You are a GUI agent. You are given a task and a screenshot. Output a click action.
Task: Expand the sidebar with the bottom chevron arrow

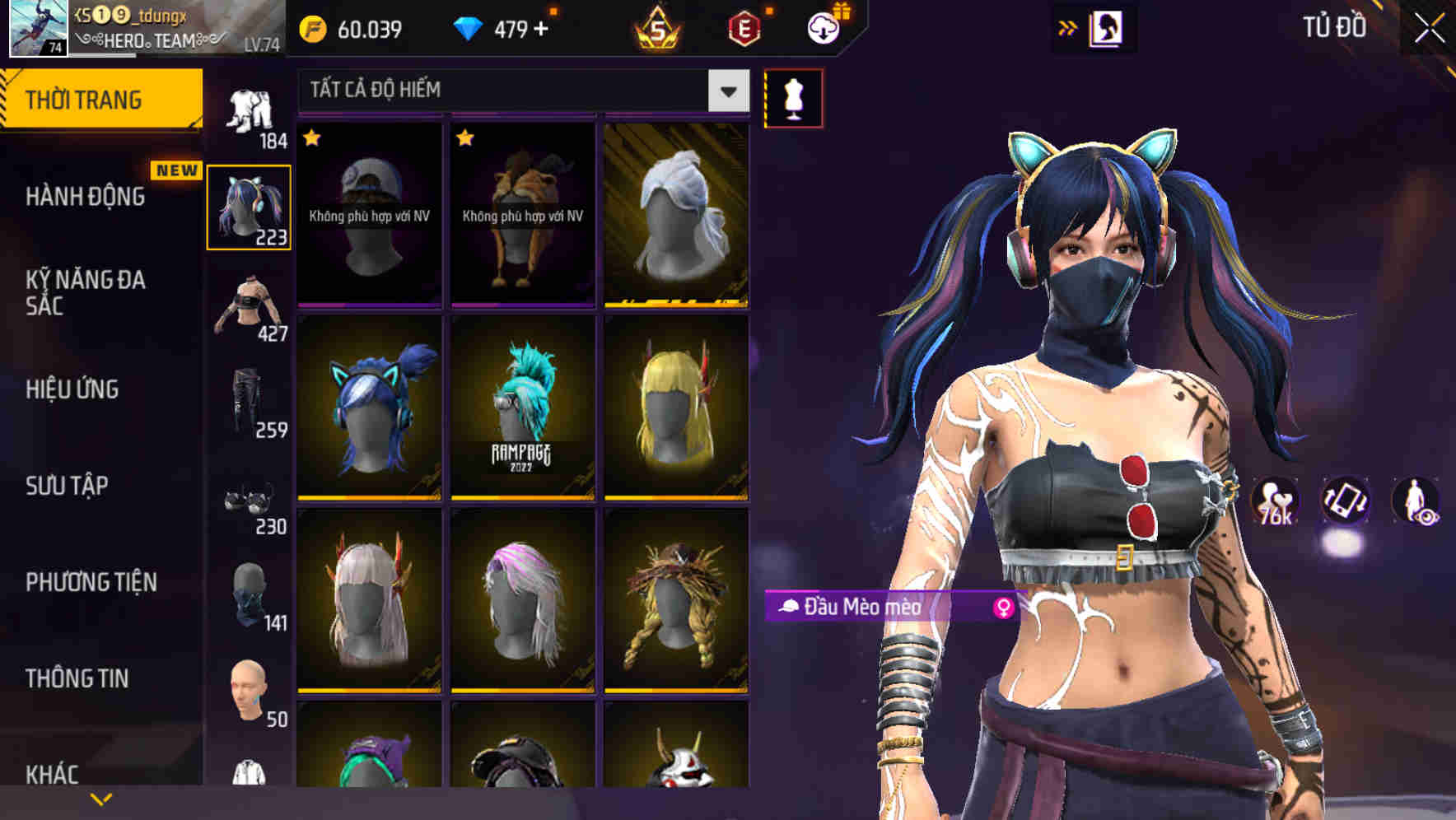pos(101,797)
